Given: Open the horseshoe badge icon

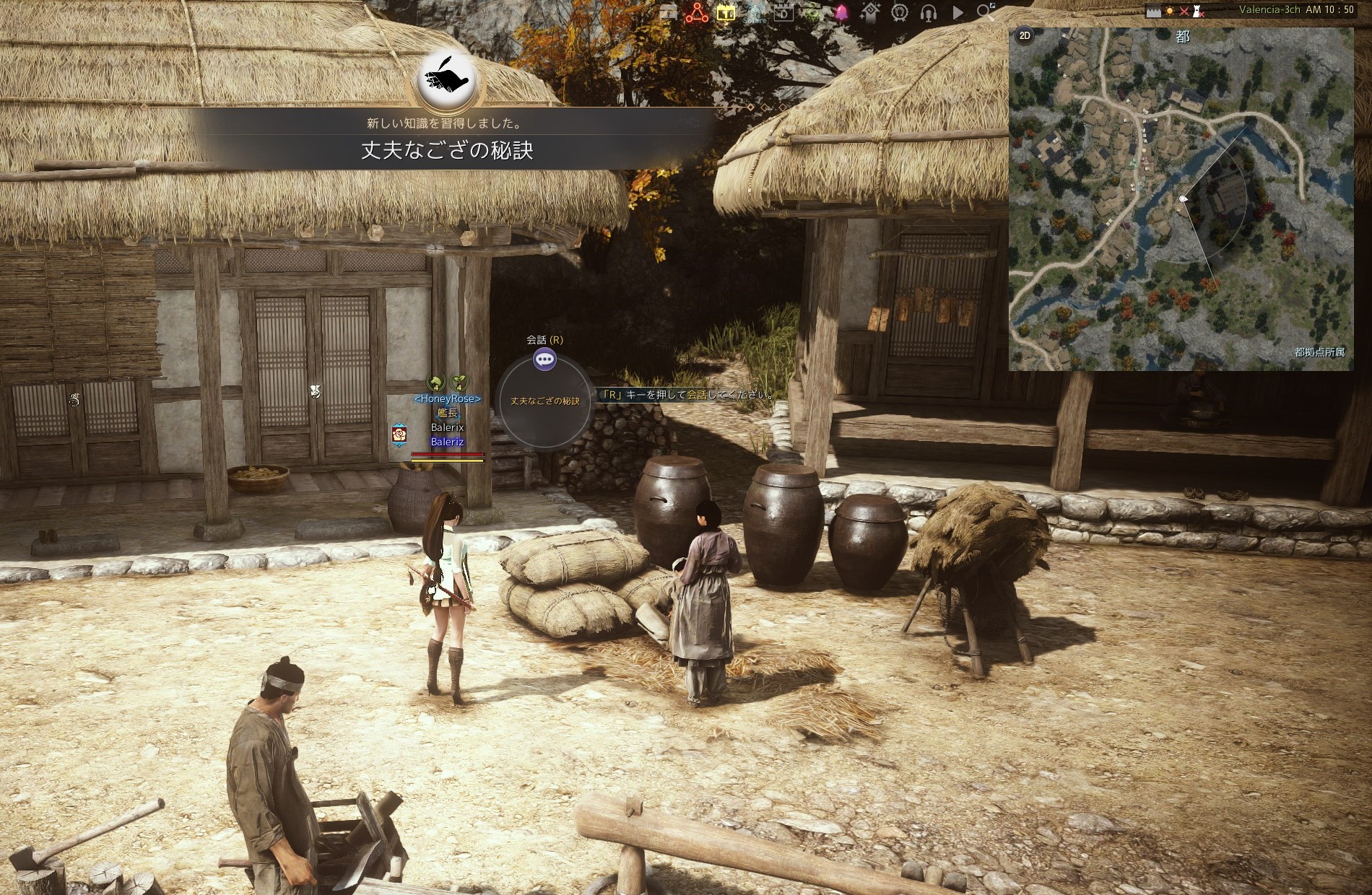Looking at the screenshot, I should 899,12.
